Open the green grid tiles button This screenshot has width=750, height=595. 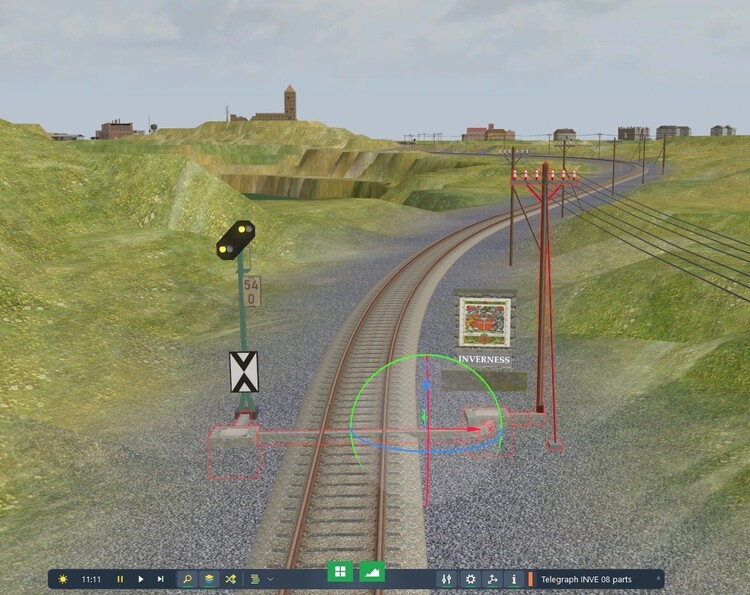tap(340, 572)
